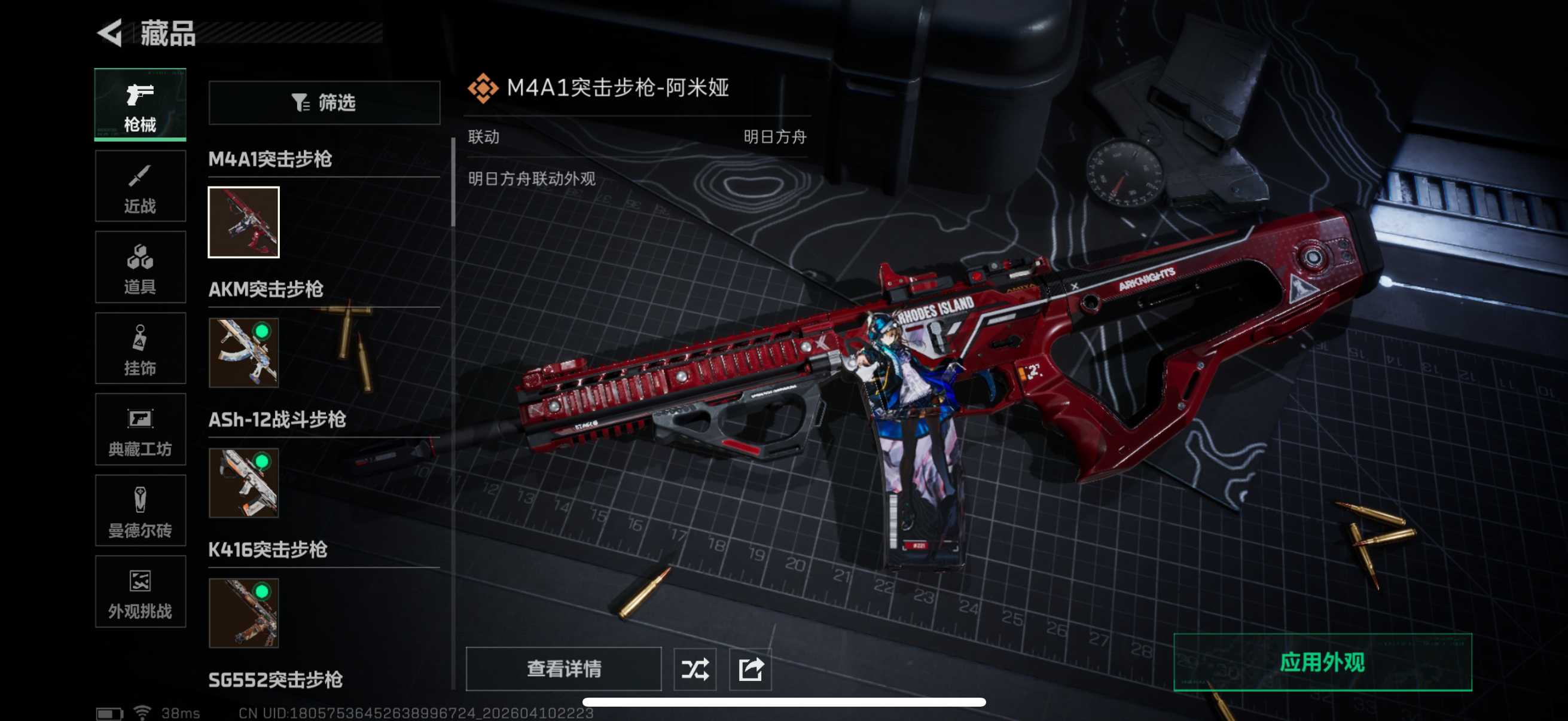
Task: Open the 近战 melee category
Action: click(140, 186)
